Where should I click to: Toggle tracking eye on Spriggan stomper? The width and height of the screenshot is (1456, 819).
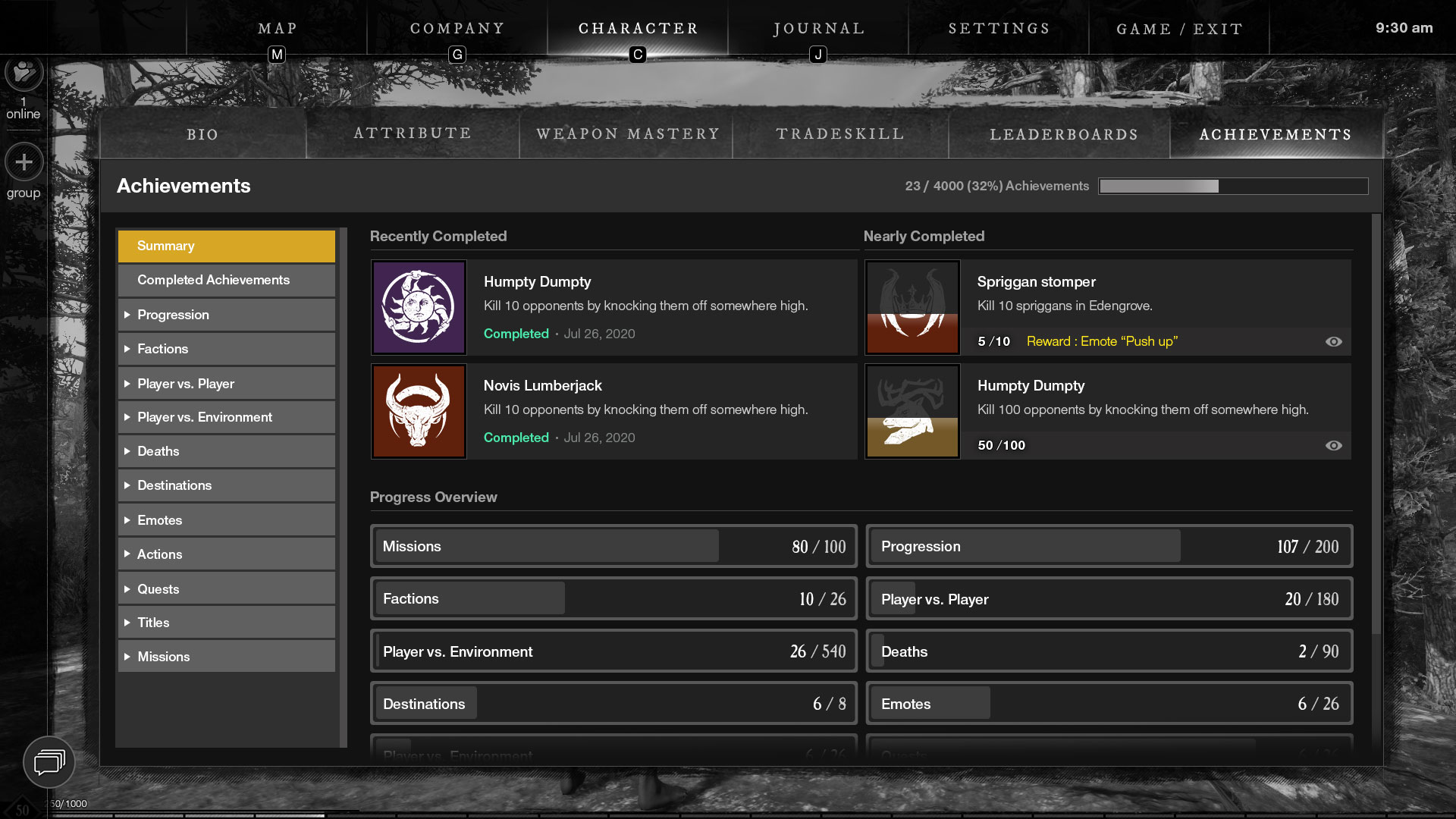[1333, 341]
